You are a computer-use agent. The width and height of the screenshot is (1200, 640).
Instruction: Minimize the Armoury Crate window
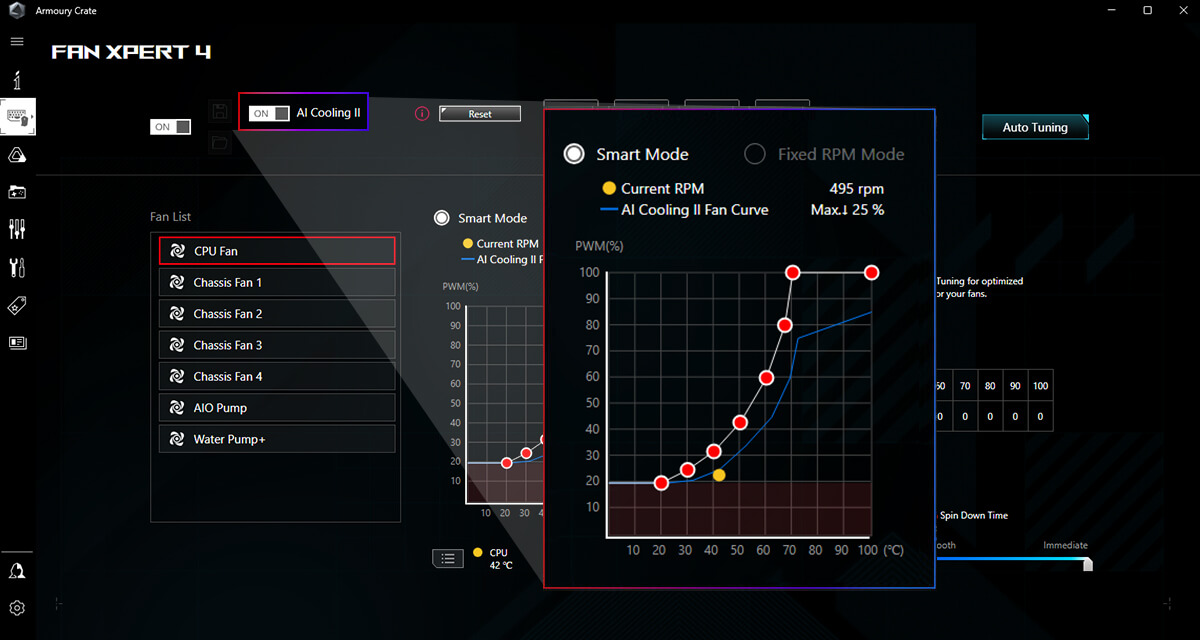tap(1113, 10)
